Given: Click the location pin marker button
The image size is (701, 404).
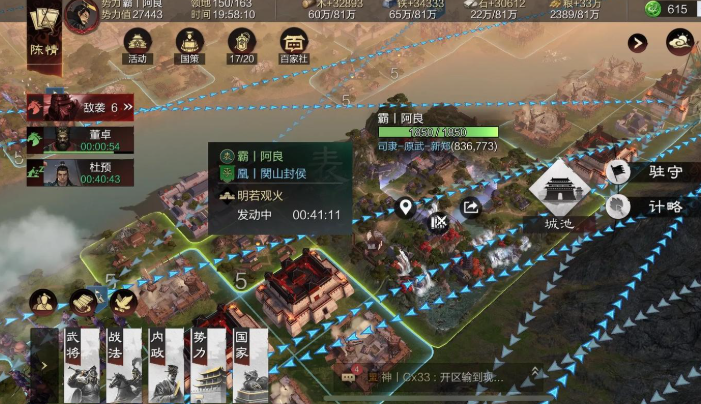Looking at the screenshot, I should 405,208.
